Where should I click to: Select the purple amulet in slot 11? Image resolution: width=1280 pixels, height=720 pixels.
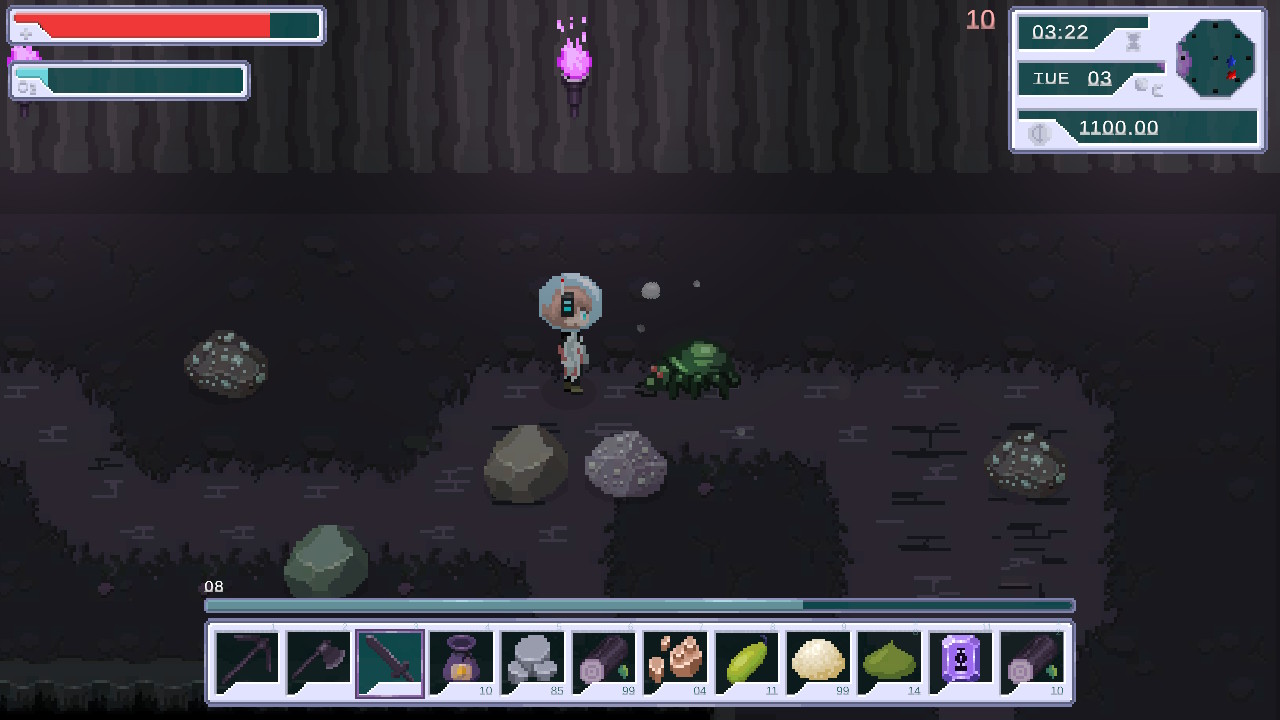(x=961, y=660)
